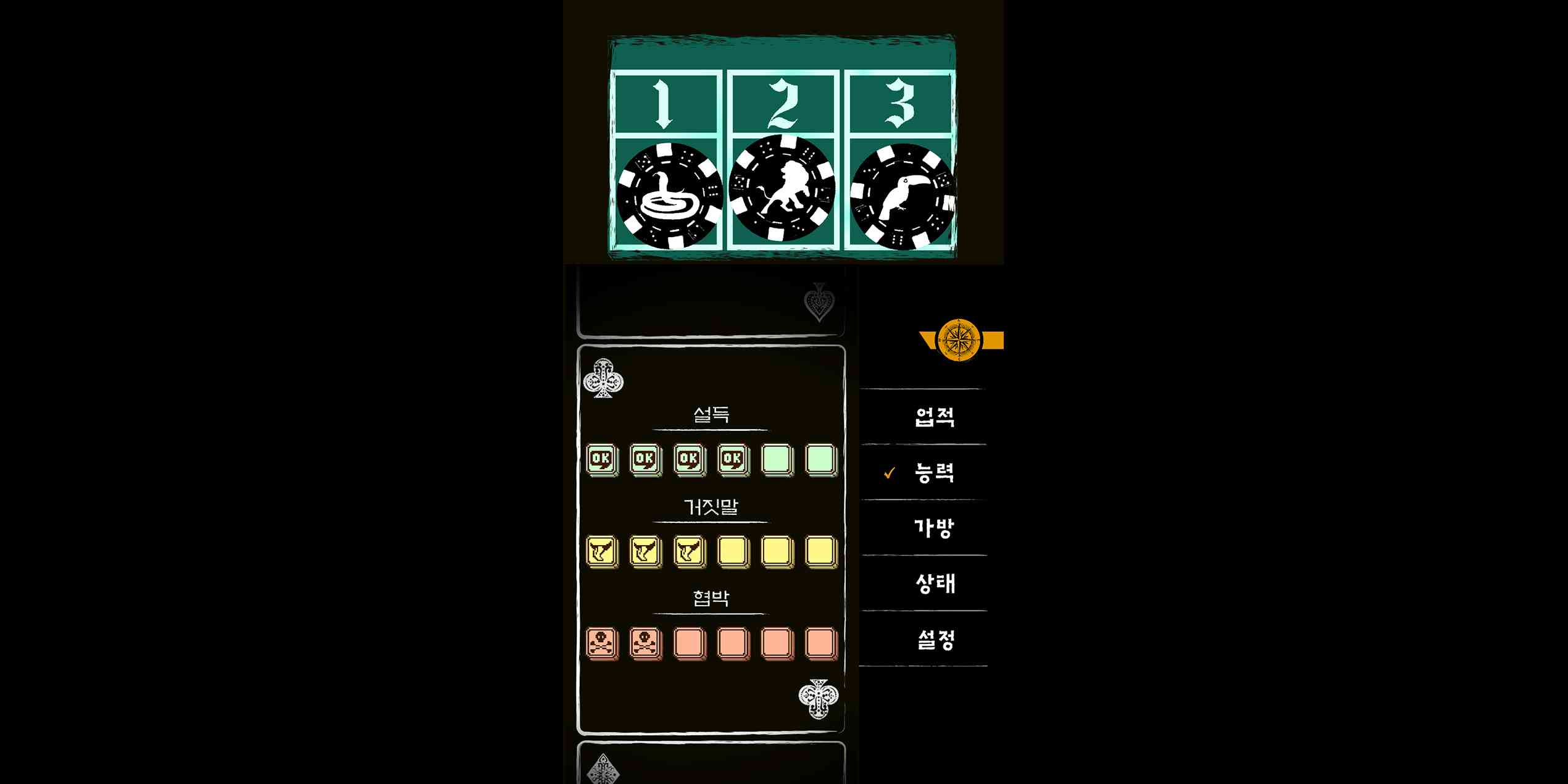
Task: Toggle the first OK slot under 설득
Action: [x=602, y=459]
